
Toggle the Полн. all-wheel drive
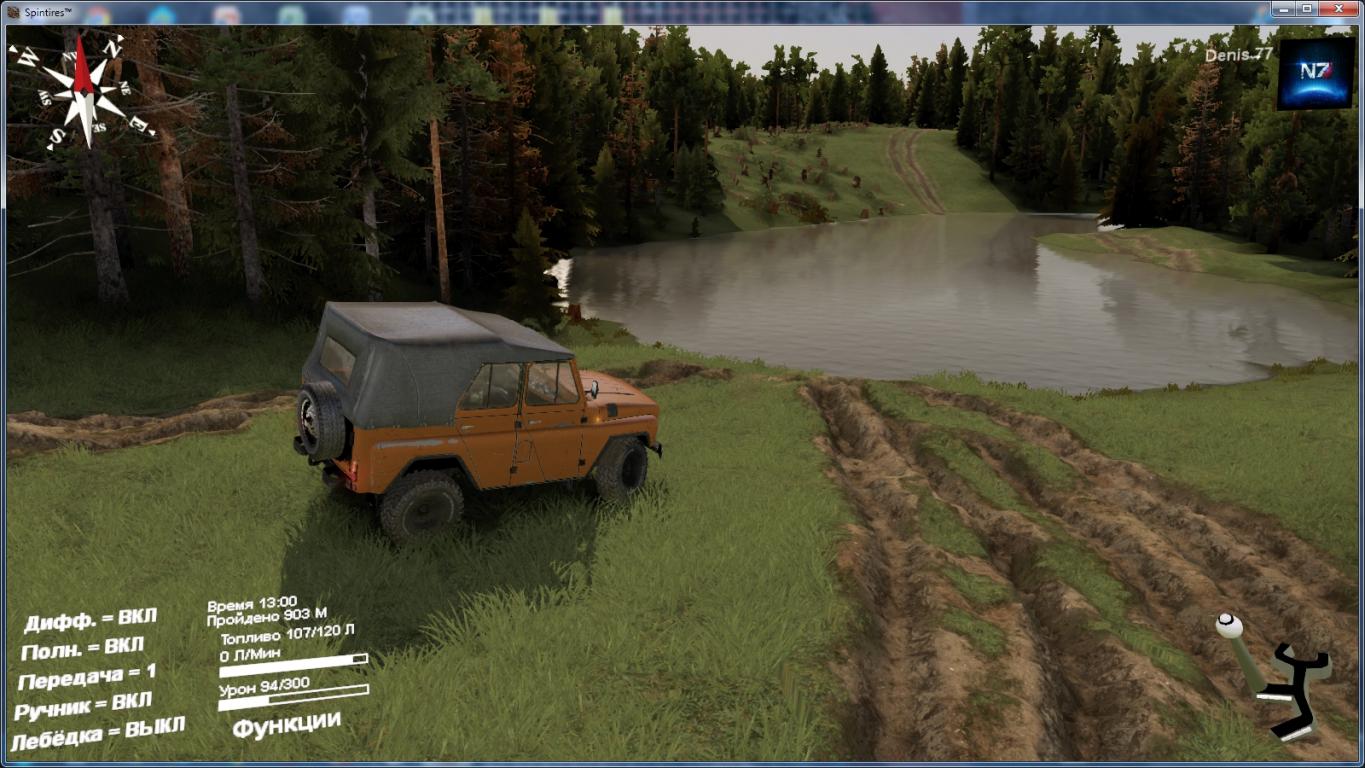82,648
